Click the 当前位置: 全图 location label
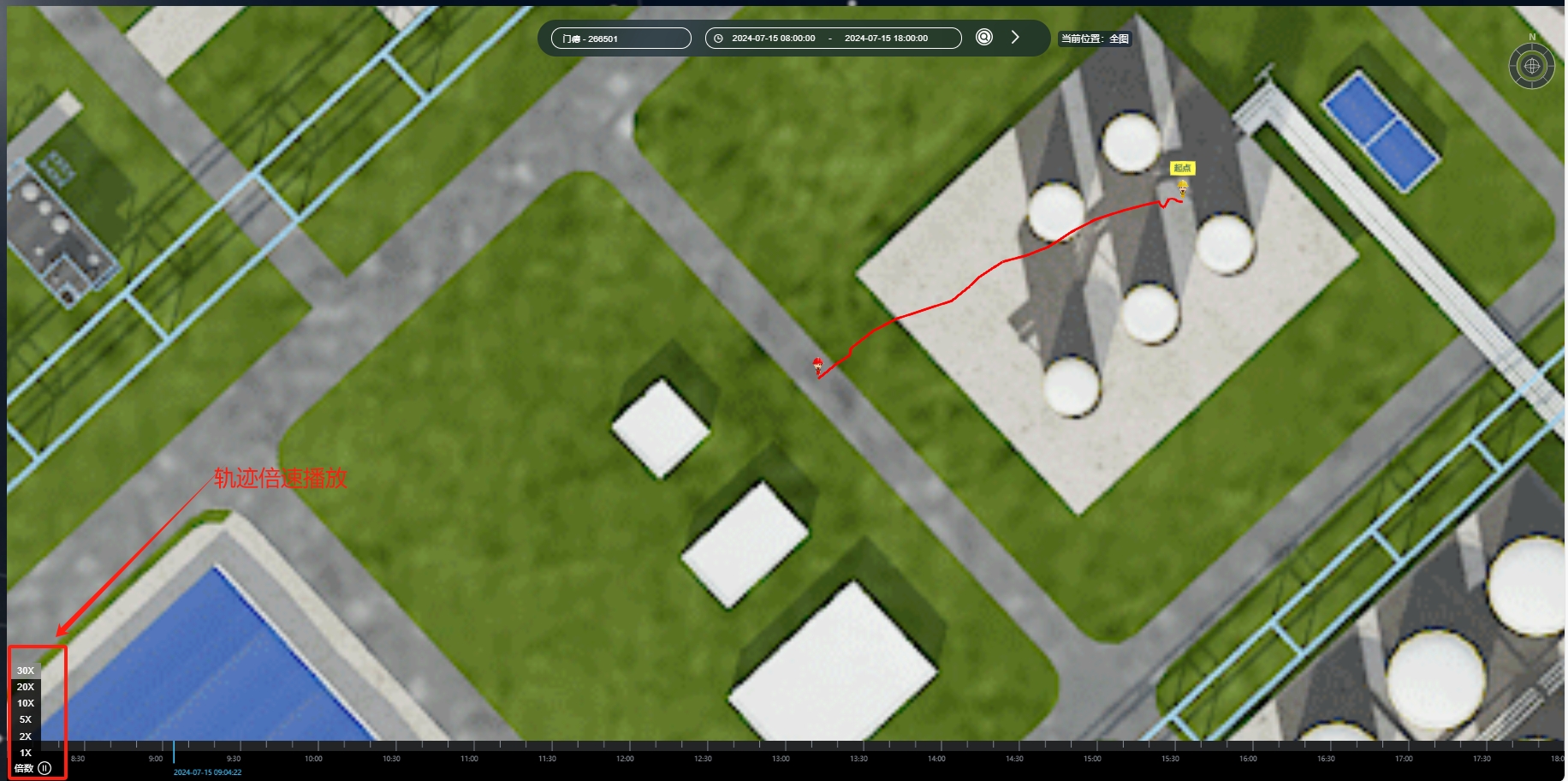 pos(1095,39)
